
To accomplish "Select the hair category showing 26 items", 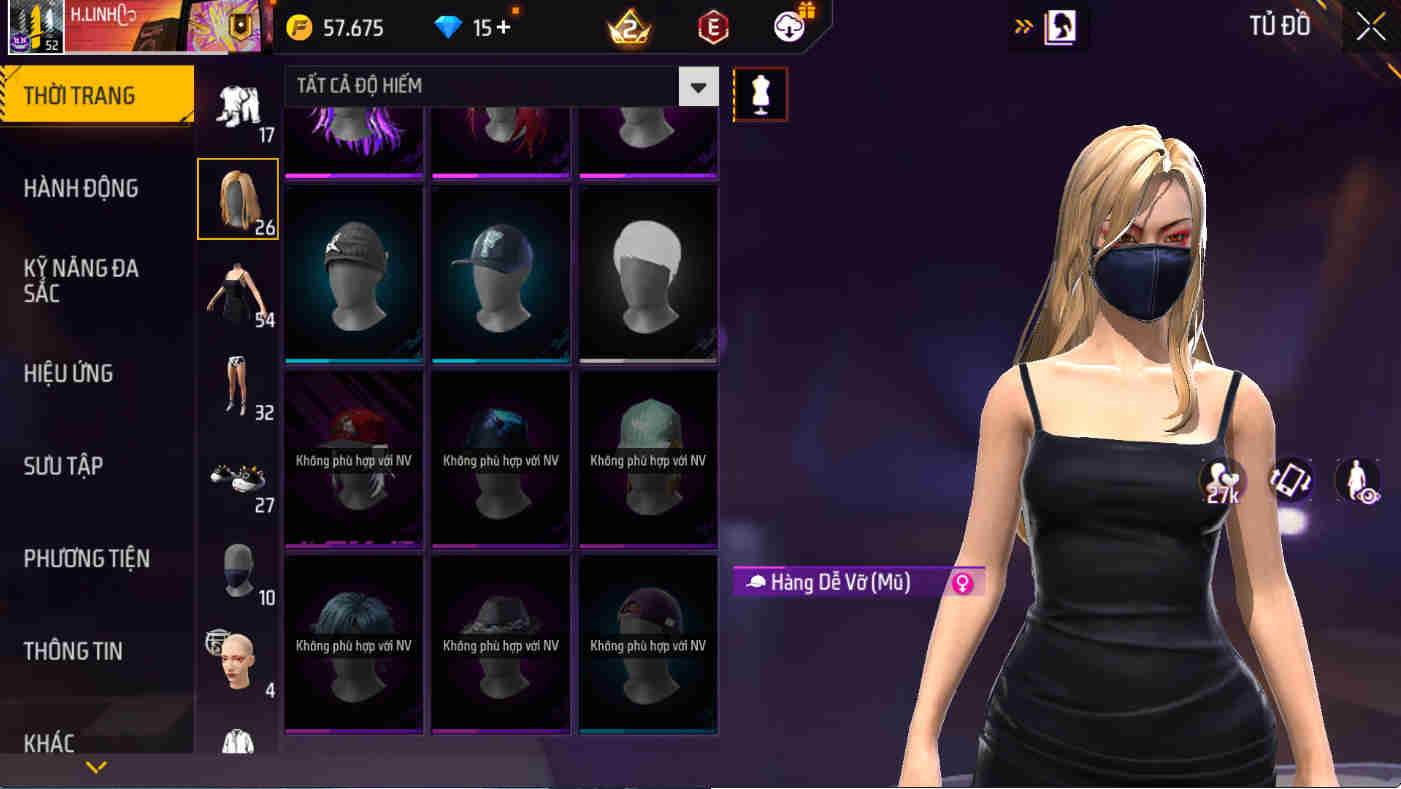I will coord(238,198).
